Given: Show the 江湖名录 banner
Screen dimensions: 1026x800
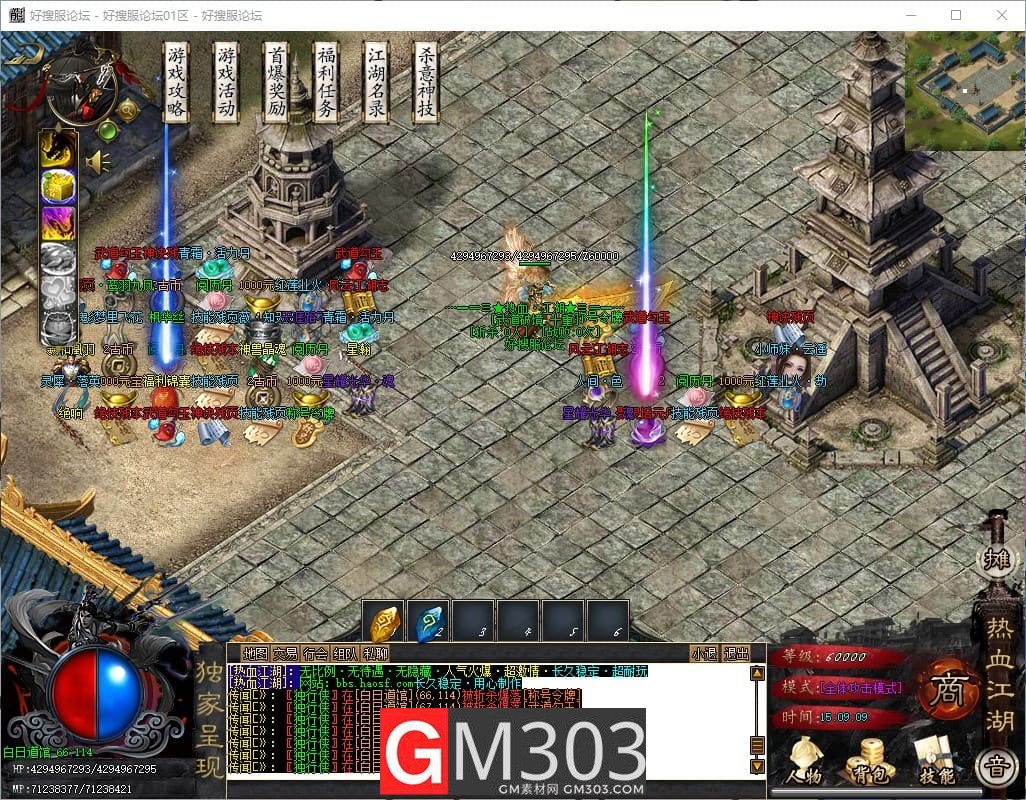Looking at the screenshot, I should pos(376,82).
